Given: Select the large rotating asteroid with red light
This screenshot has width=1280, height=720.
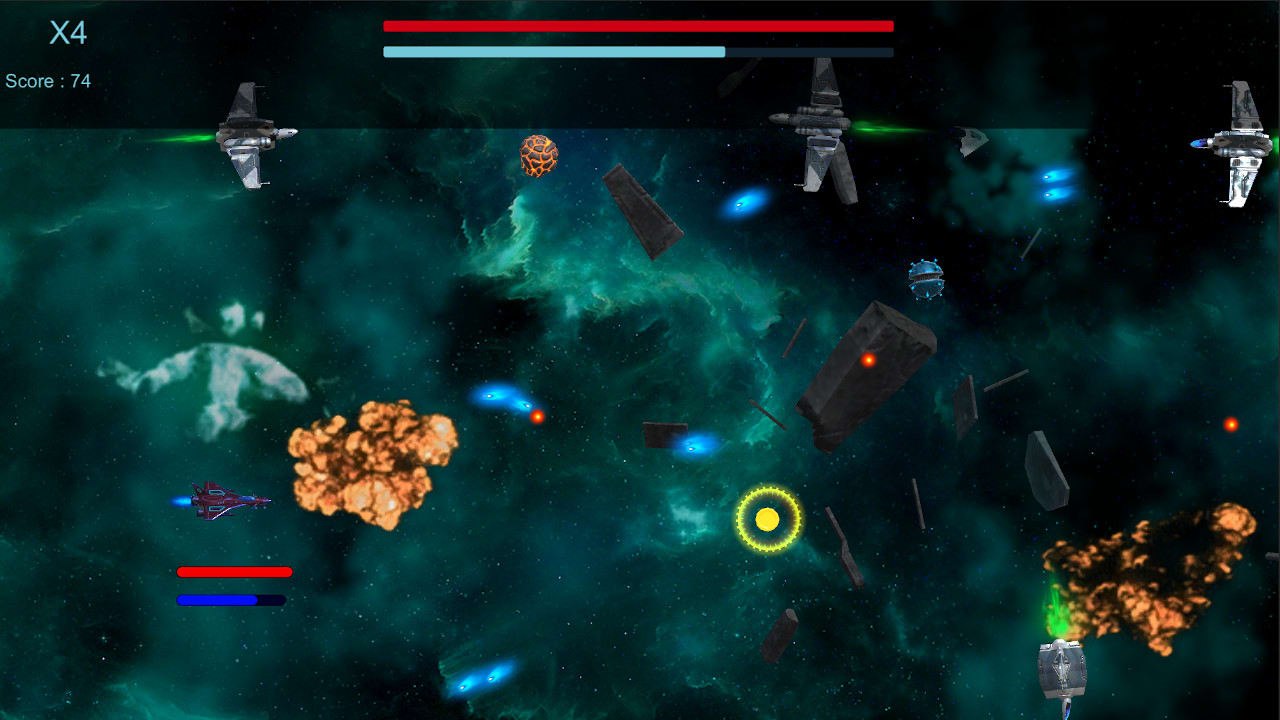Looking at the screenshot, I should [870, 370].
